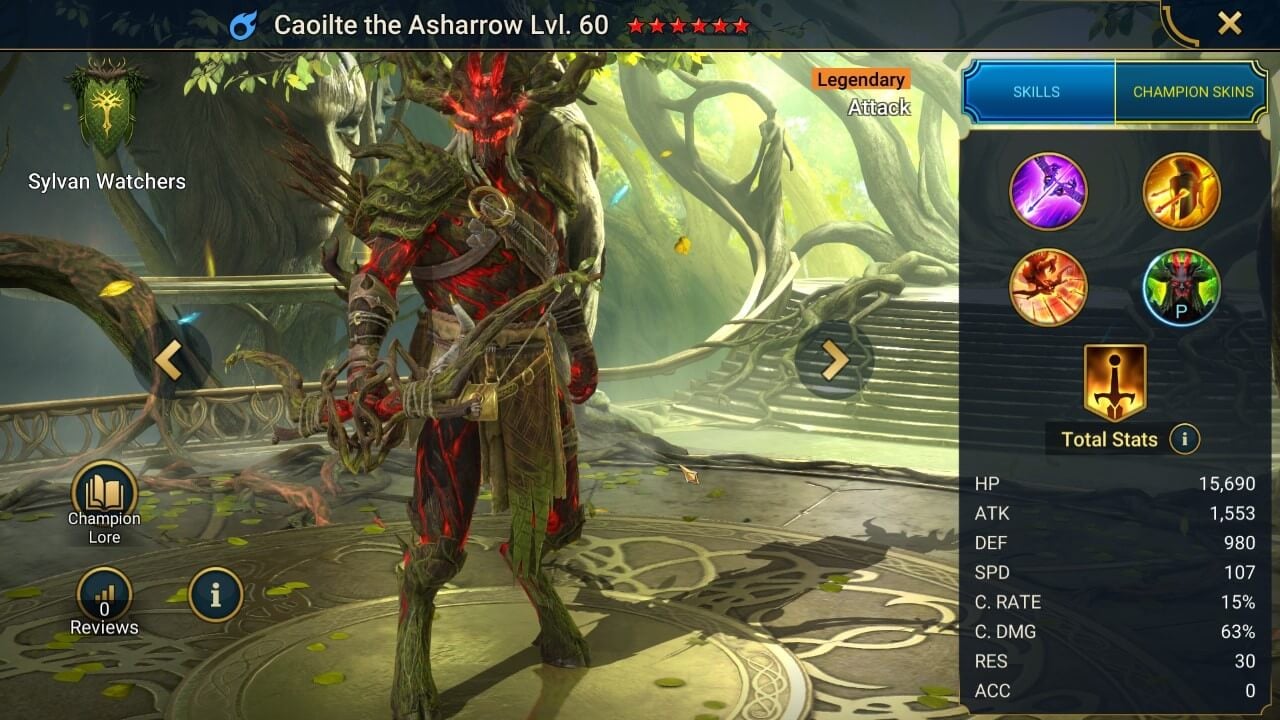This screenshot has width=1280, height=720.
Task: View the golden helmet skill icon
Action: [x=1181, y=190]
